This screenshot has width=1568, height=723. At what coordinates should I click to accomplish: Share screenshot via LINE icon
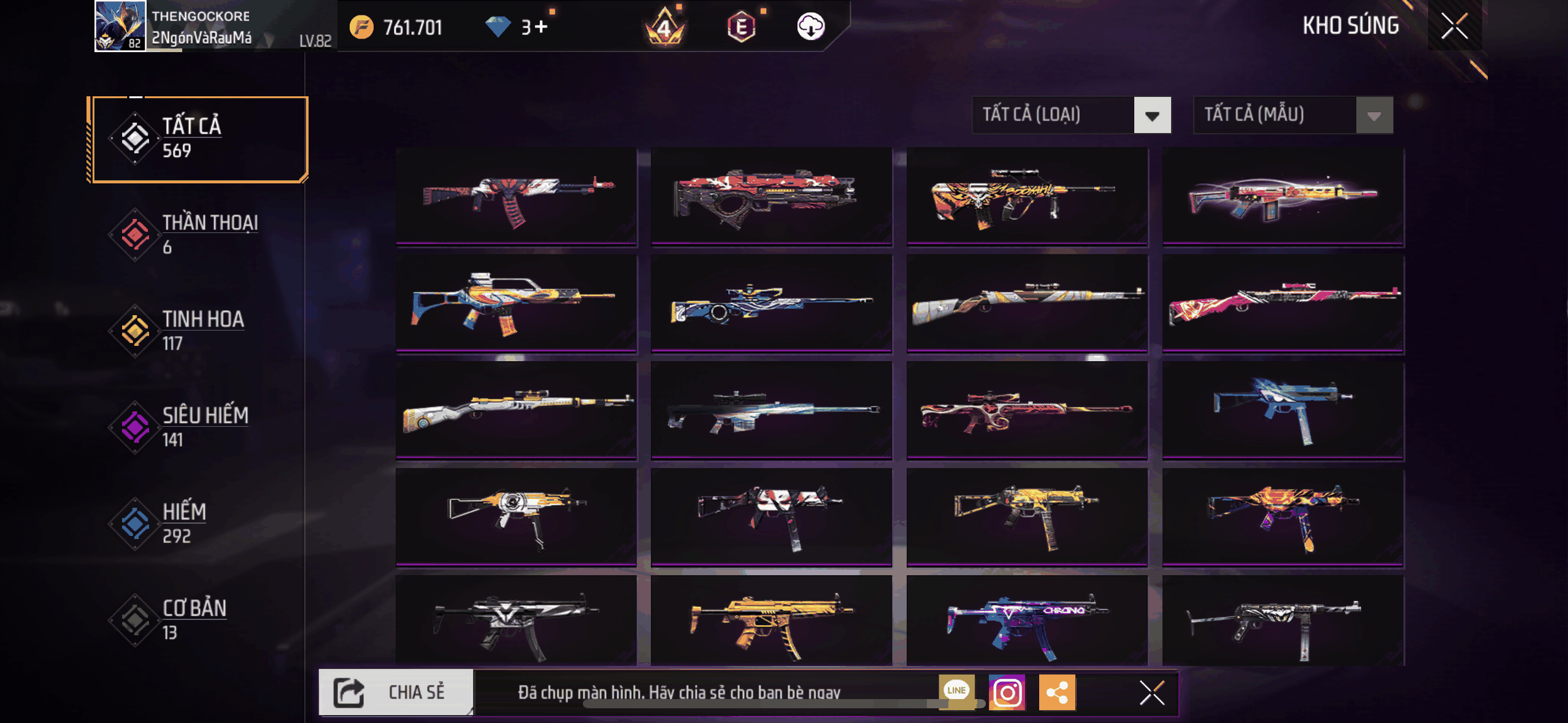956,692
